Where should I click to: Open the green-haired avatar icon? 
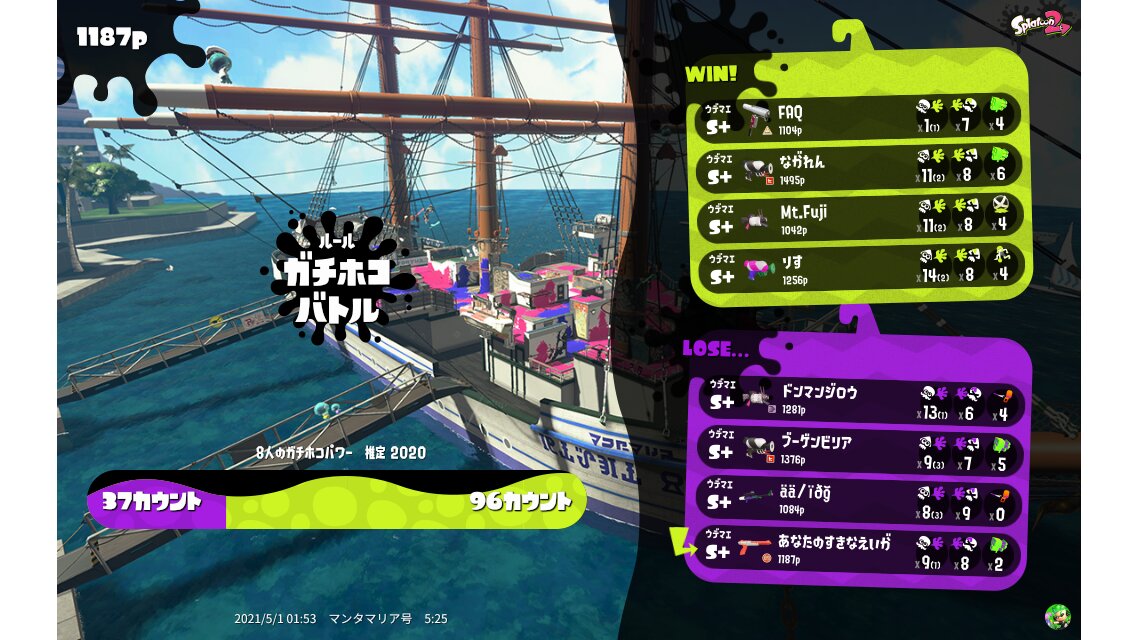pyautogui.click(x=1057, y=616)
